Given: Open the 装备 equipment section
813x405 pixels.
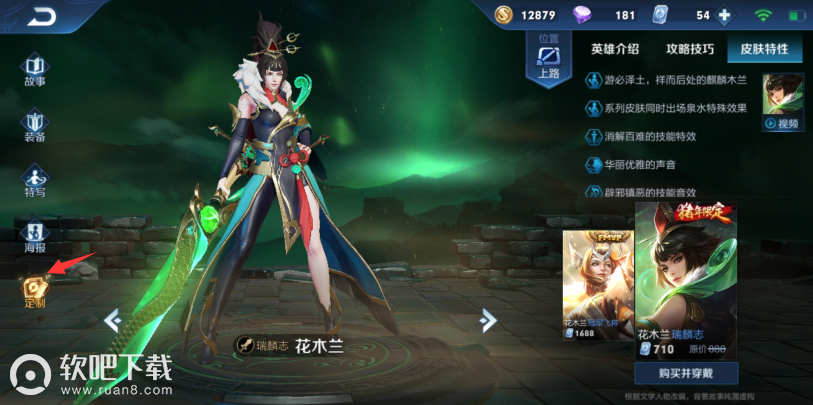Looking at the screenshot, I should tap(35, 126).
